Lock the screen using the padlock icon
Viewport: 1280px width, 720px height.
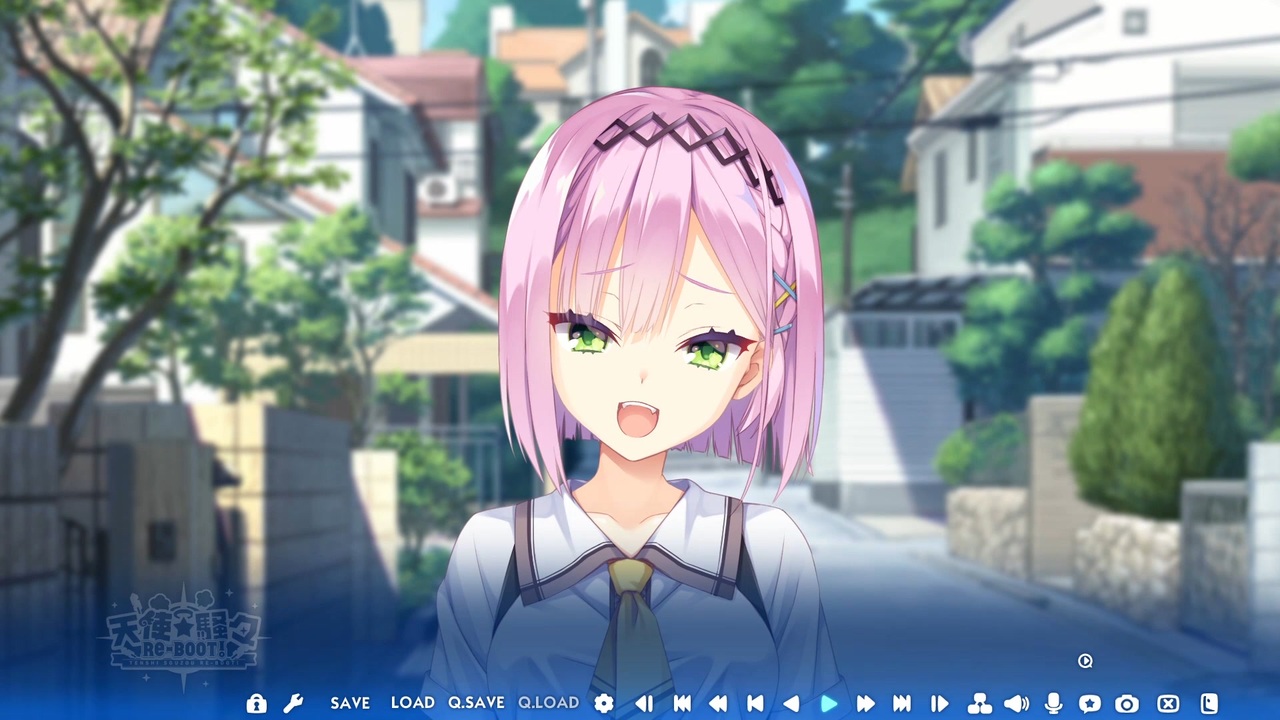256,703
